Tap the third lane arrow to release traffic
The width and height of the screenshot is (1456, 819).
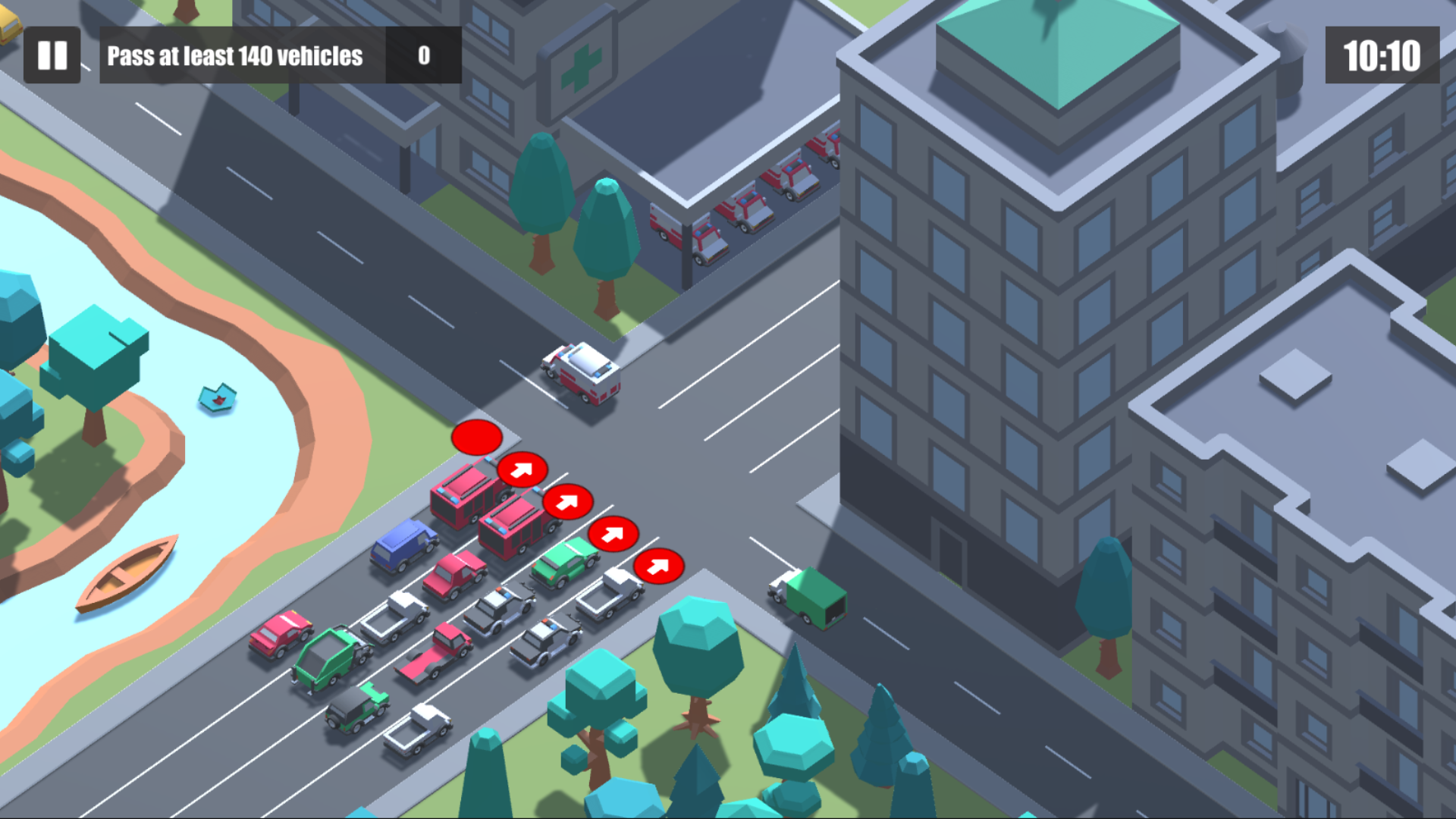tap(614, 533)
